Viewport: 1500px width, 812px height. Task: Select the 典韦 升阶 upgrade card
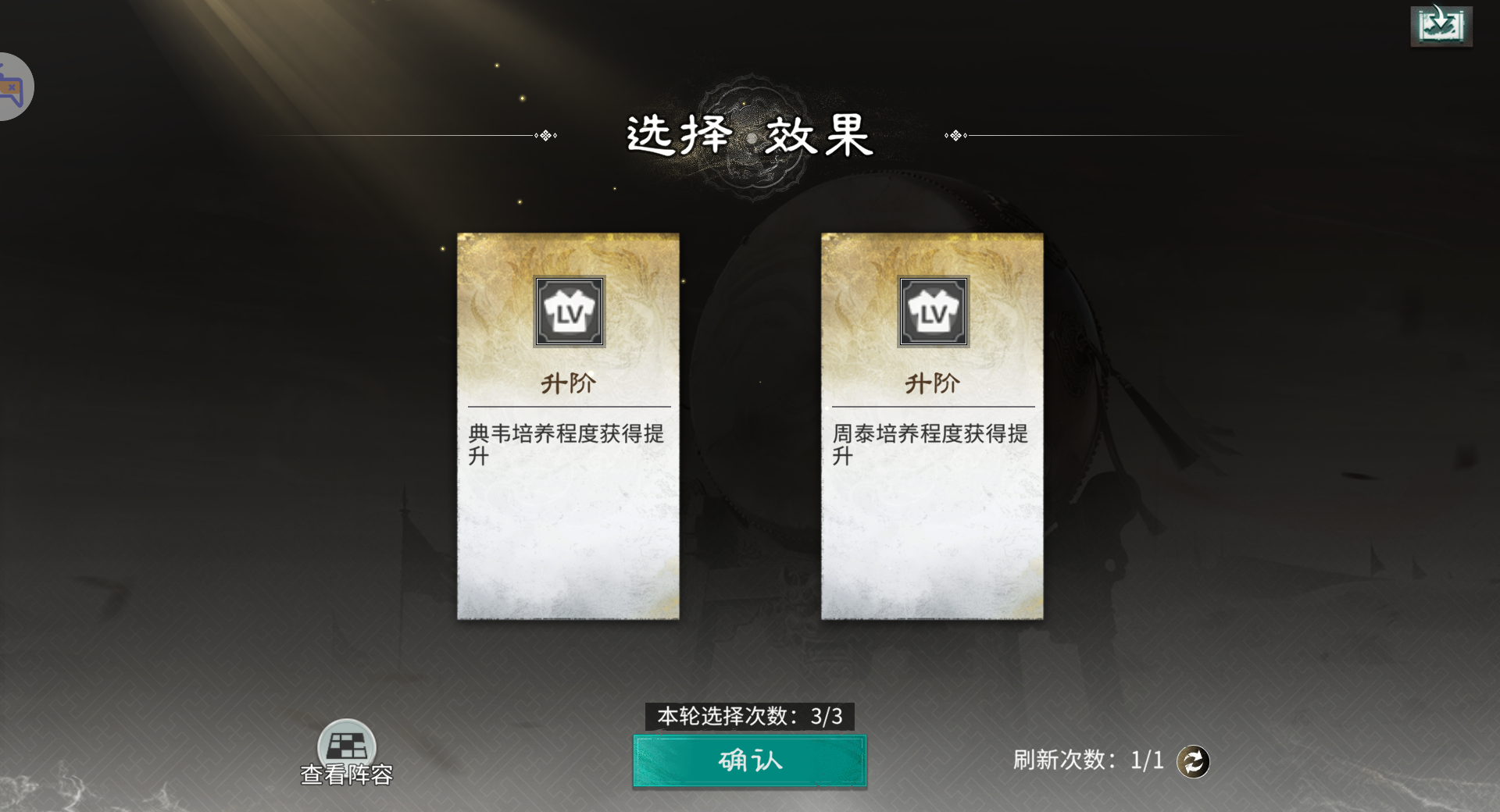pyautogui.click(x=570, y=426)
